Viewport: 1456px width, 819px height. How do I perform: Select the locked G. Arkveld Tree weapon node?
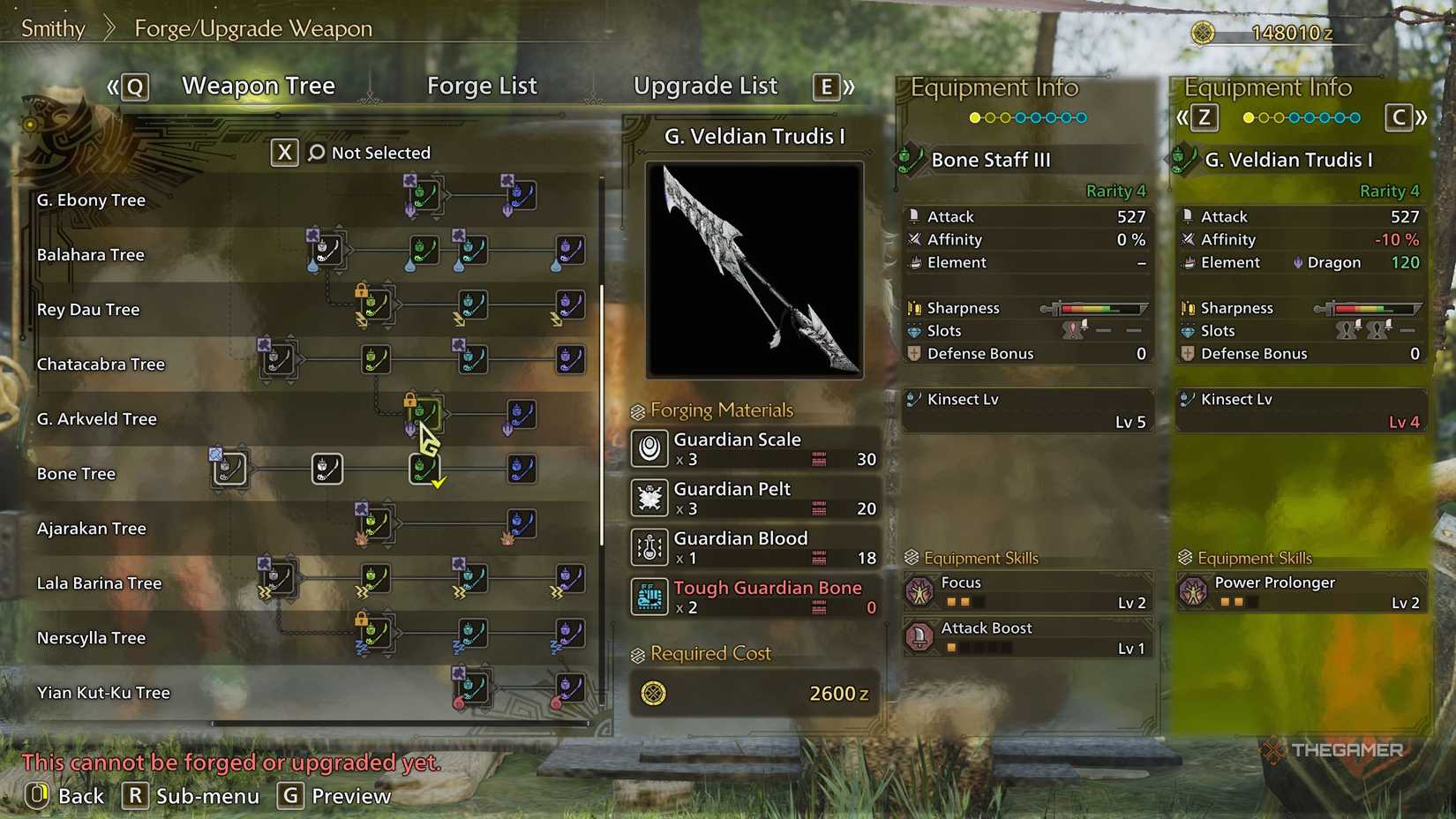click(425, 413)
